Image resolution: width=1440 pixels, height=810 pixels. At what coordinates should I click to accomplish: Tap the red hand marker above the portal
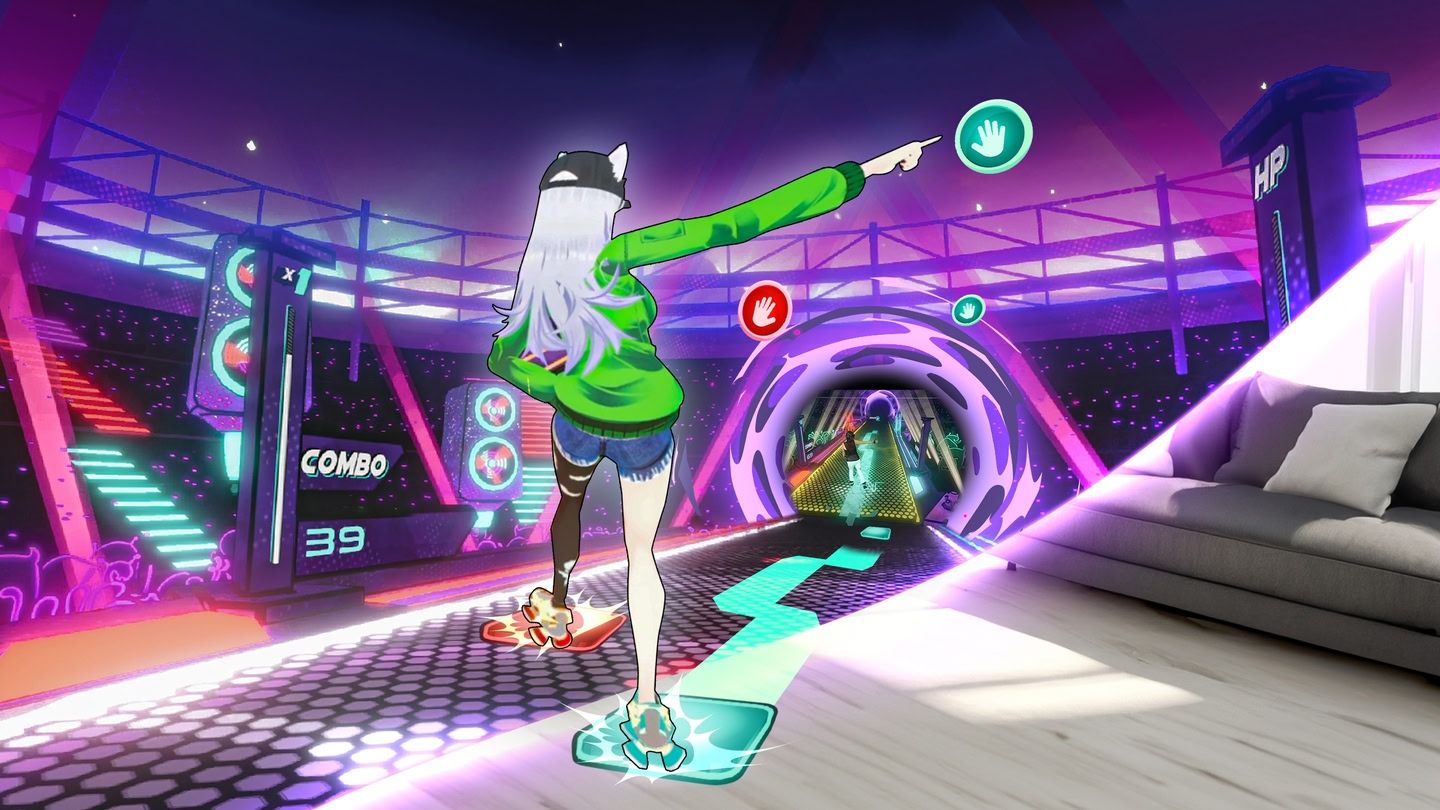point(763,310)
